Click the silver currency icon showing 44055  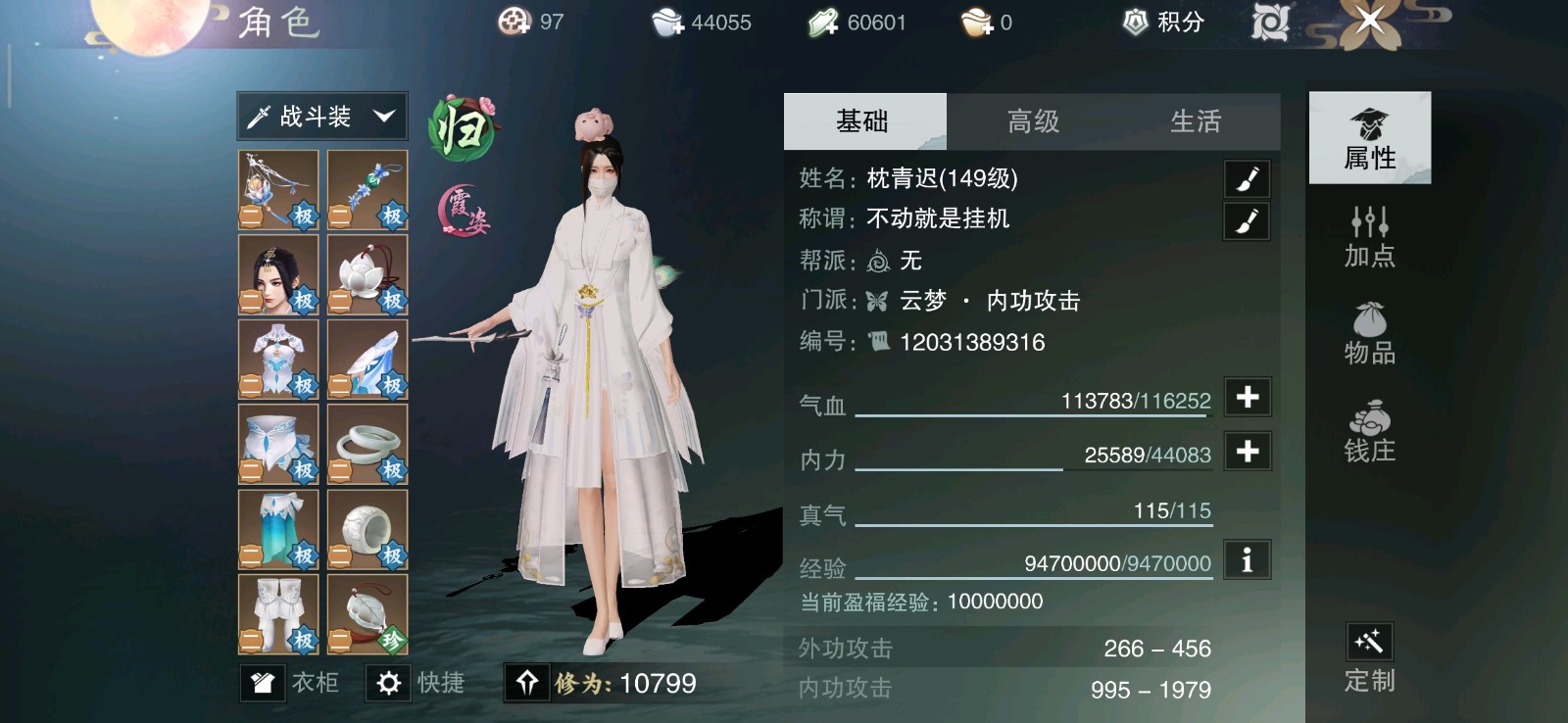(x=664, y=22)
